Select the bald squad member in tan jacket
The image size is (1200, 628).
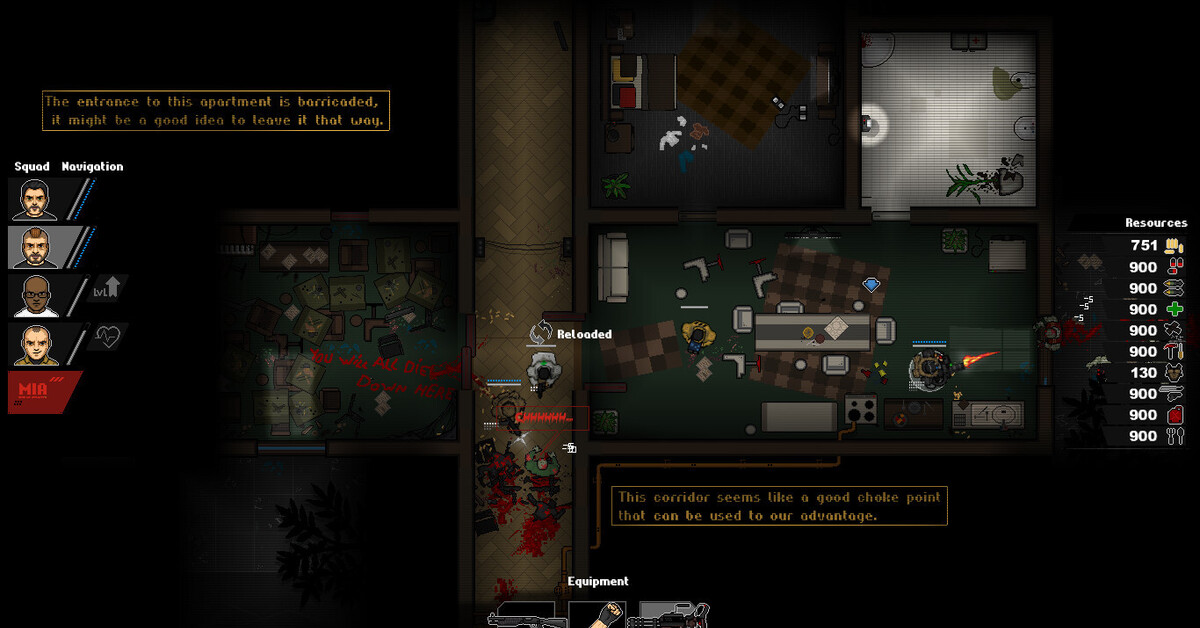pyautogui.click(x=34, y=344)
